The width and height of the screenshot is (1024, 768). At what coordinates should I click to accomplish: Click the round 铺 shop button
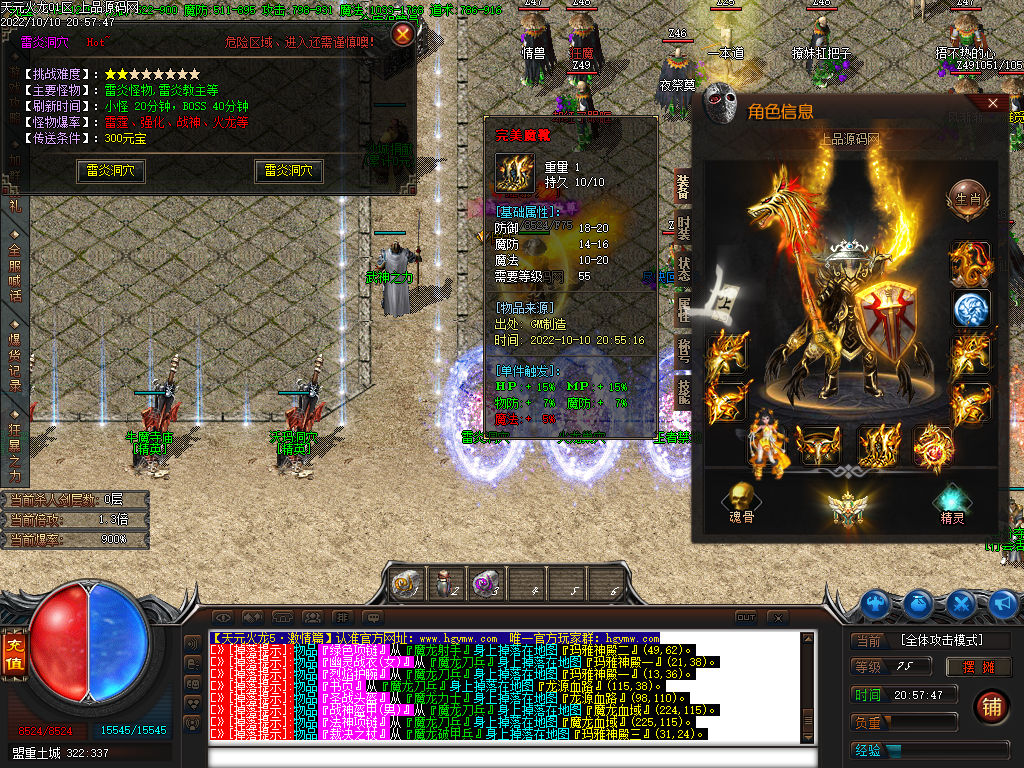[992, 706]
